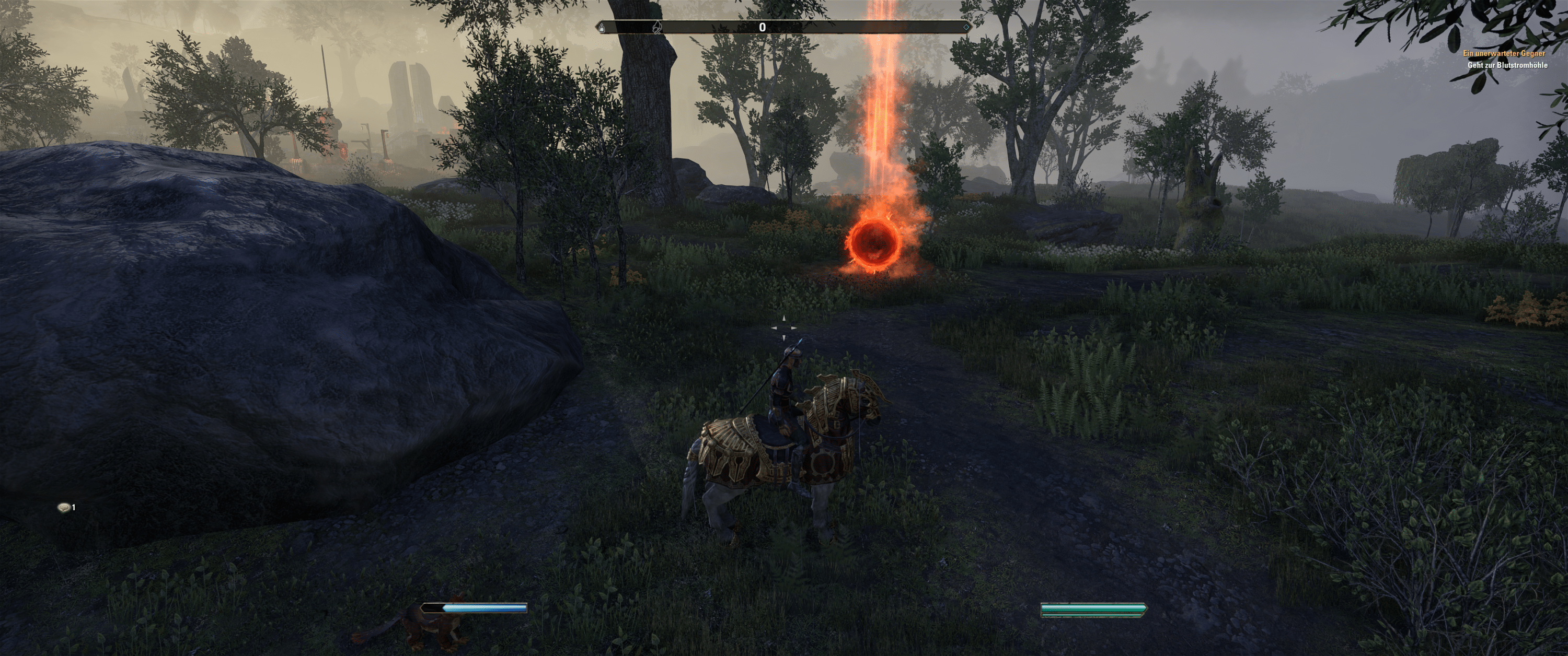
Task: Click the blue diamond compass marker
Action: 965,27
